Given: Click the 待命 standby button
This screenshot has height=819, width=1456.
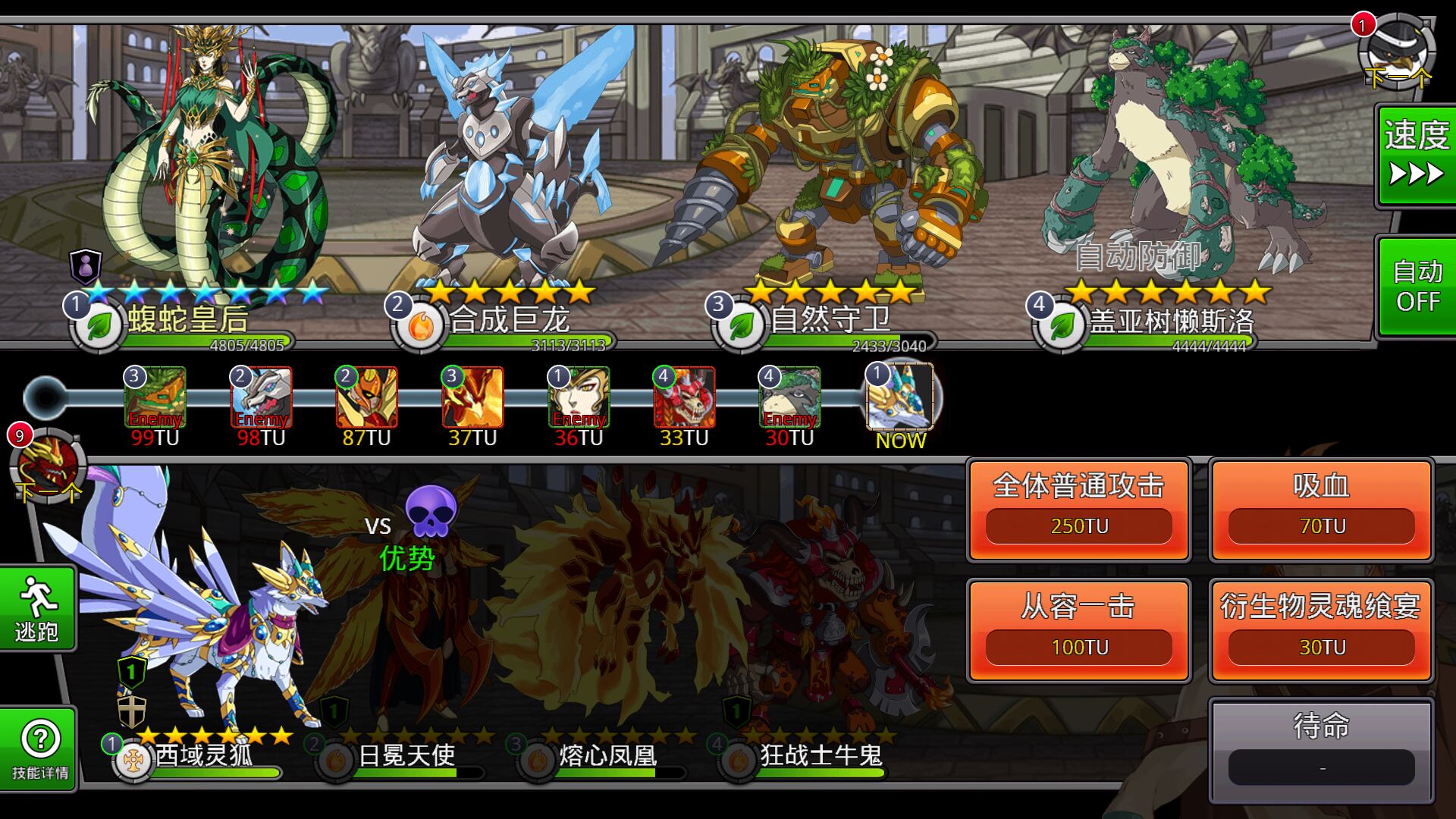Looking at the screenshot, I should 1321,749.
